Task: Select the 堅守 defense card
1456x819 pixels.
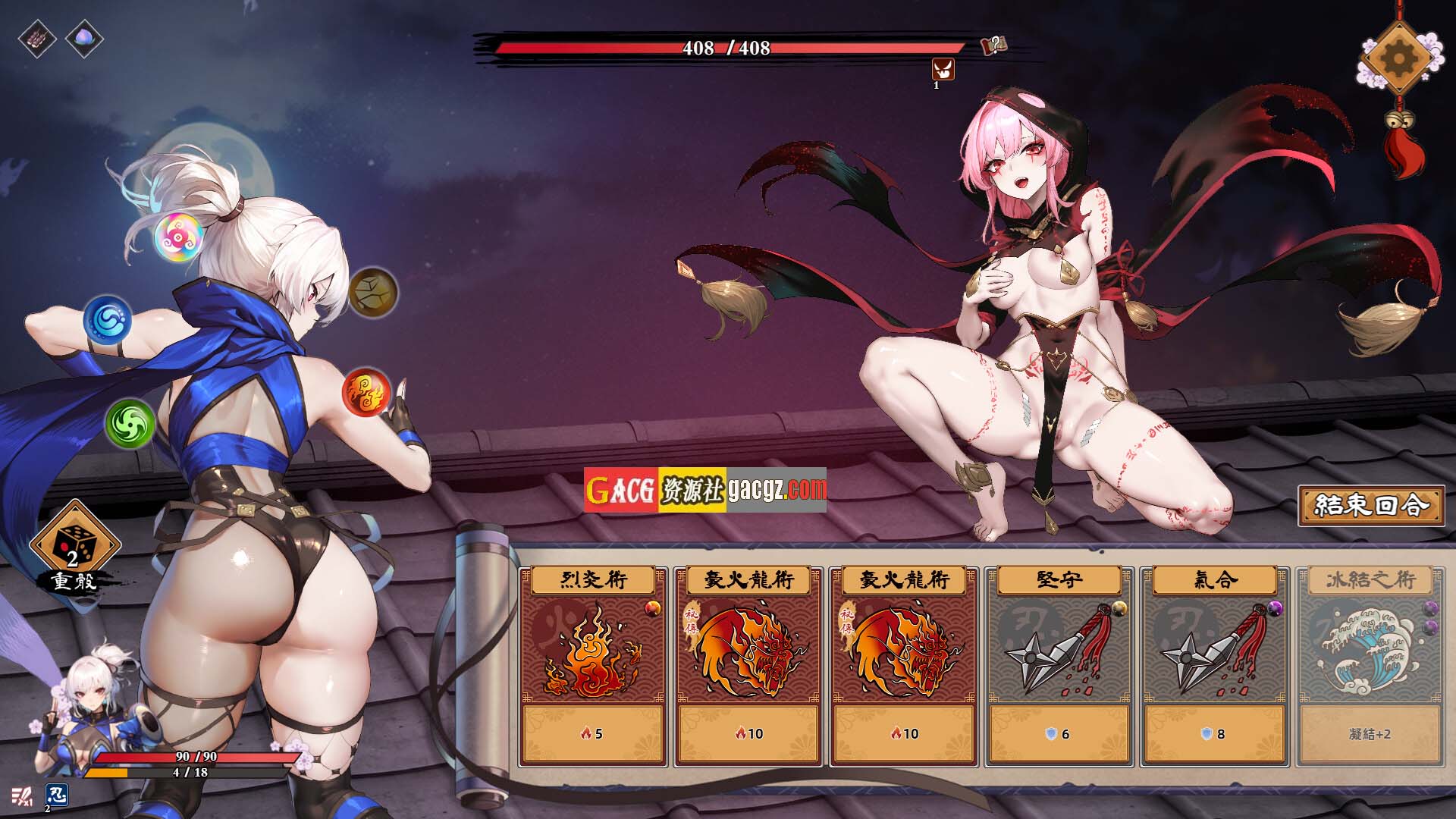Action: [x=1059, y=666]
